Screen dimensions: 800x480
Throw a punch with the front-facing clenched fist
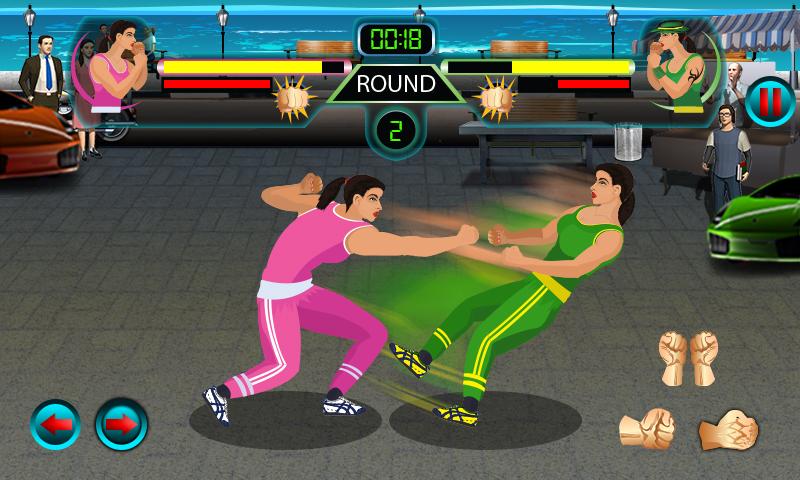pos(646,429)
